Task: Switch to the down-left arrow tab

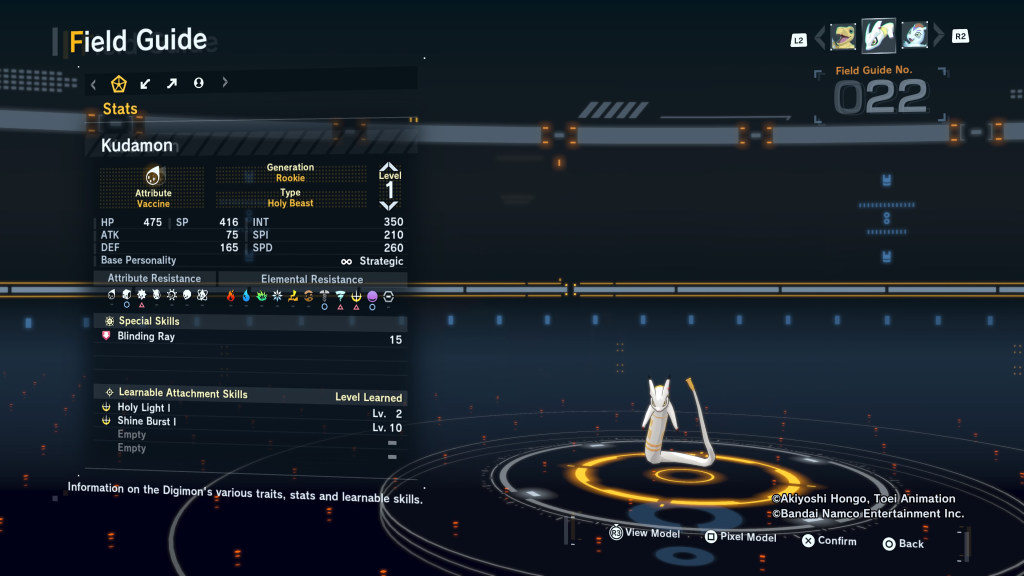Action: coord(146,83)
